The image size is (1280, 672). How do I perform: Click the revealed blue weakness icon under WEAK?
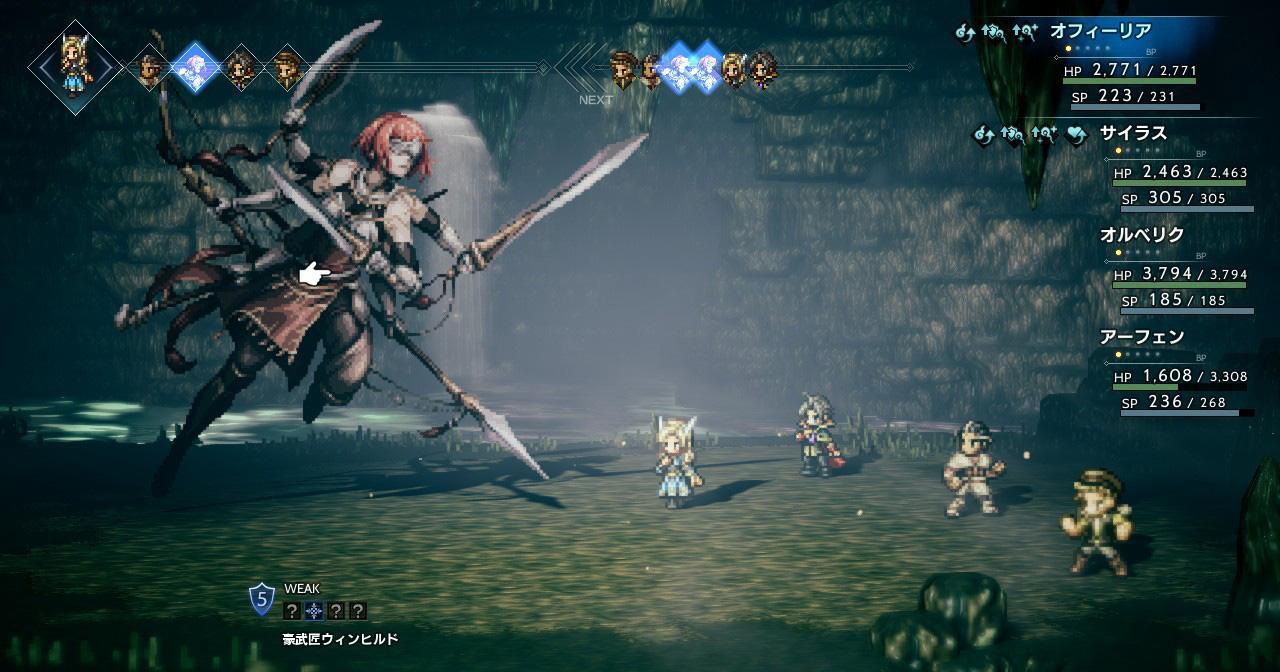coord(314,611)
